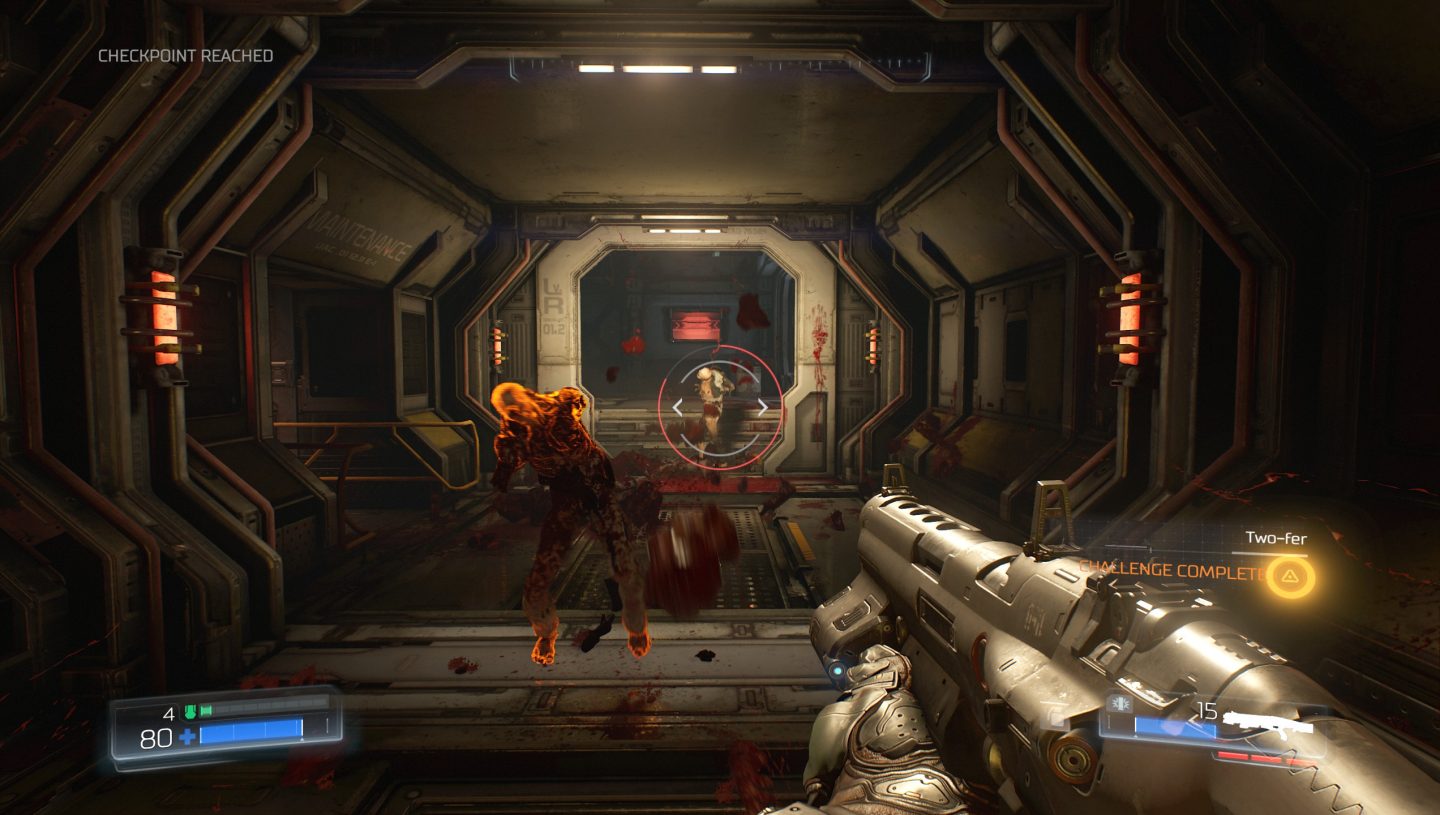Click the green armor medal icon

point(190,712)
